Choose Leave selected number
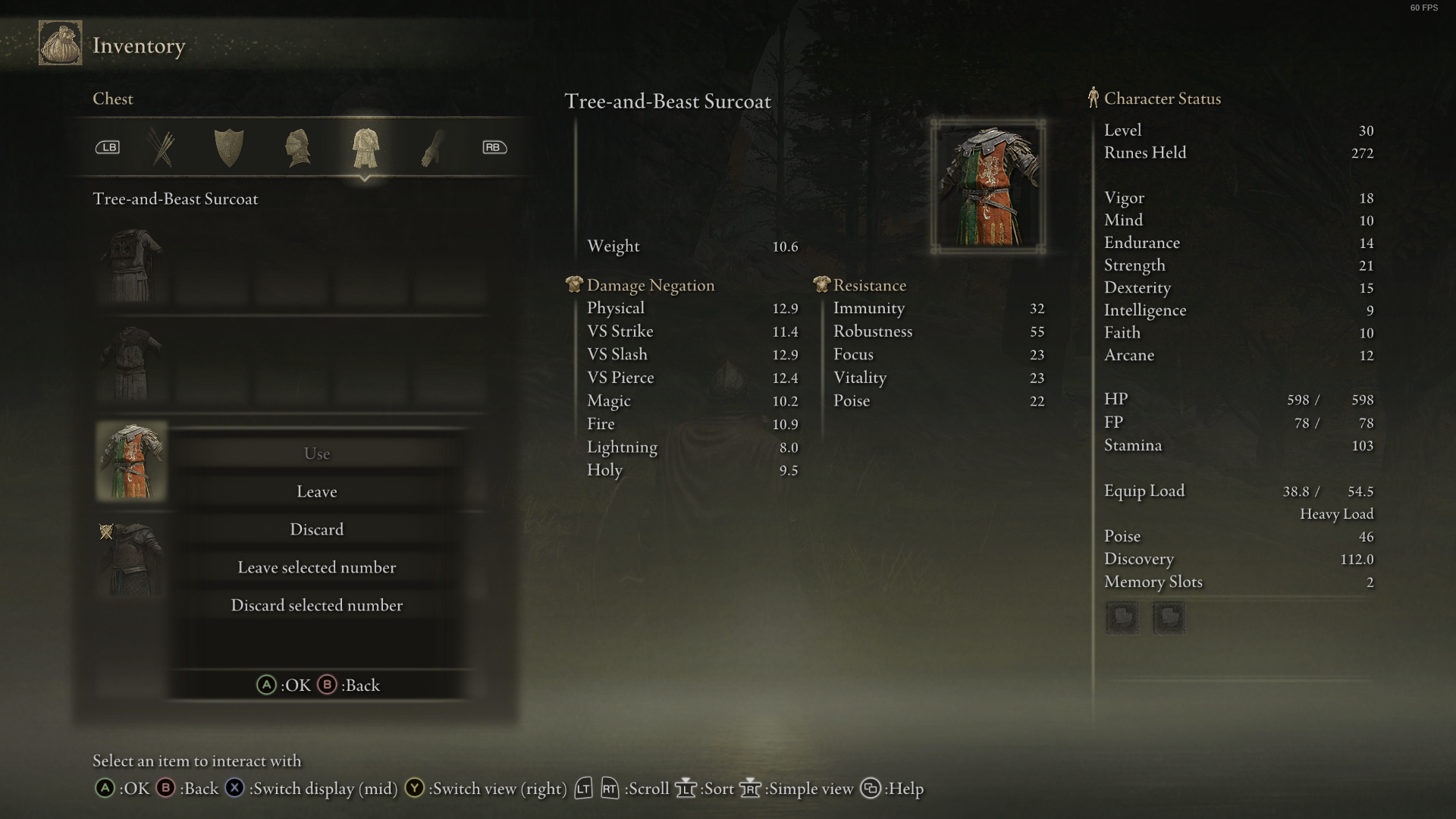 (x=316, y=567)
